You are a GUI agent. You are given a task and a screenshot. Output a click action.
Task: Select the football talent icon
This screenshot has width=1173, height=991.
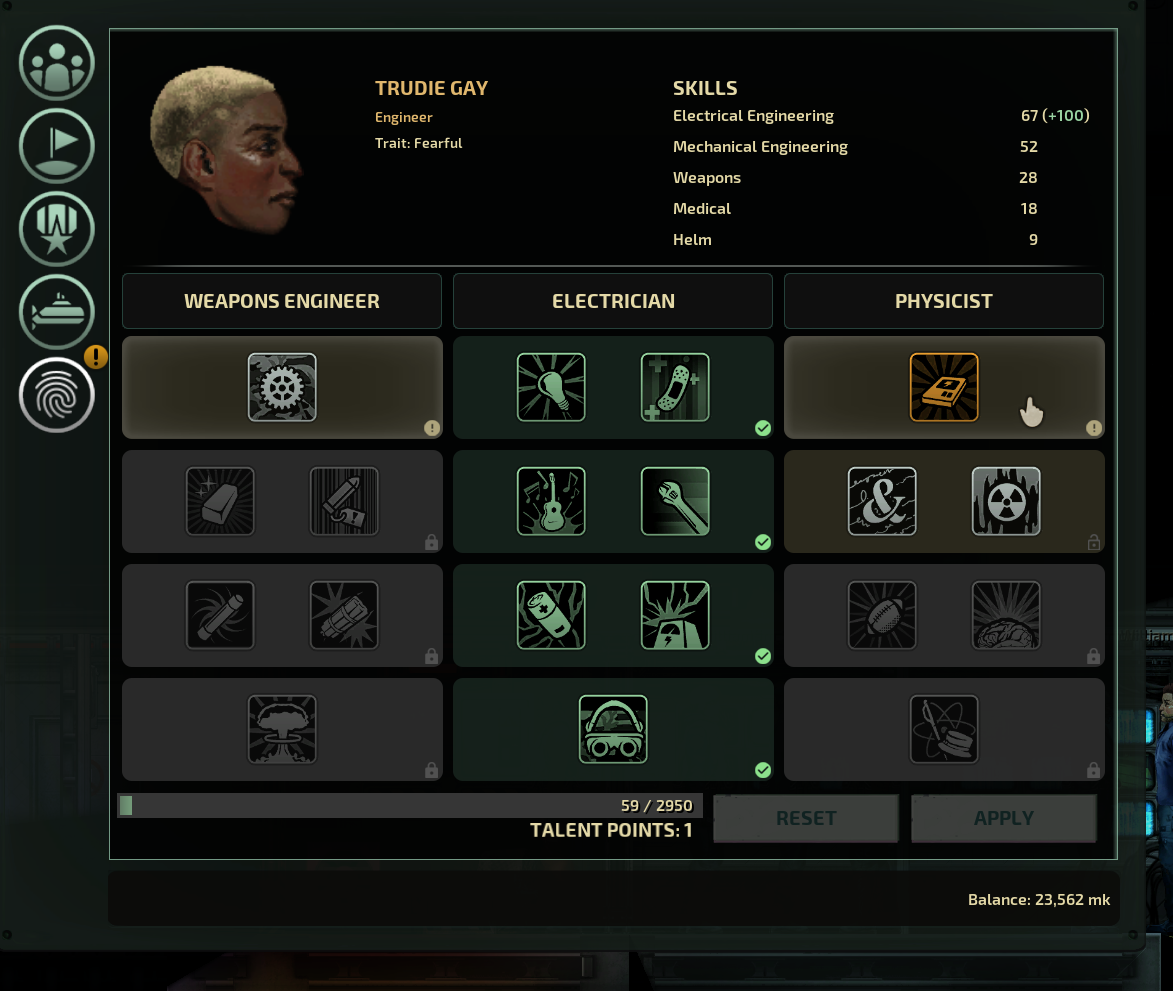882,615
